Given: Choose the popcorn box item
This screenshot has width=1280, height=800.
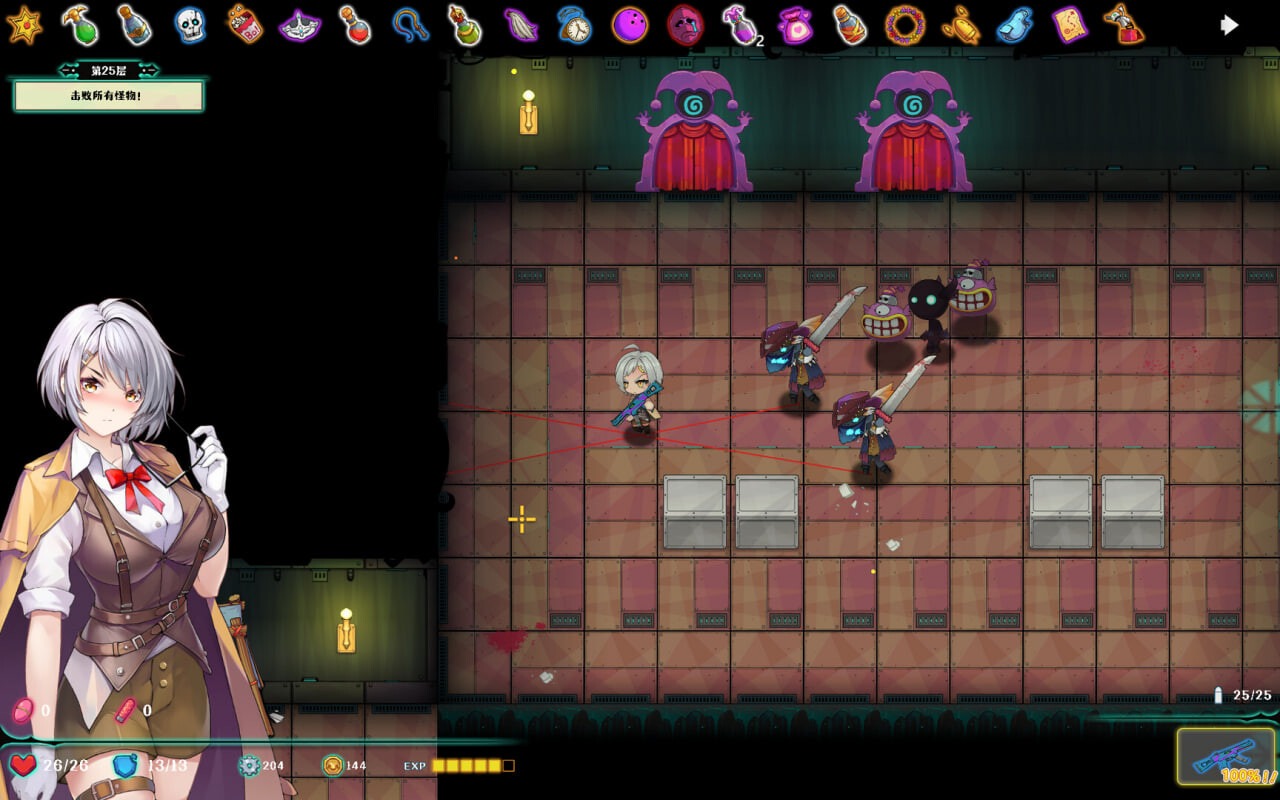Looking at the screenshot, I should click(x=244, y=25).
